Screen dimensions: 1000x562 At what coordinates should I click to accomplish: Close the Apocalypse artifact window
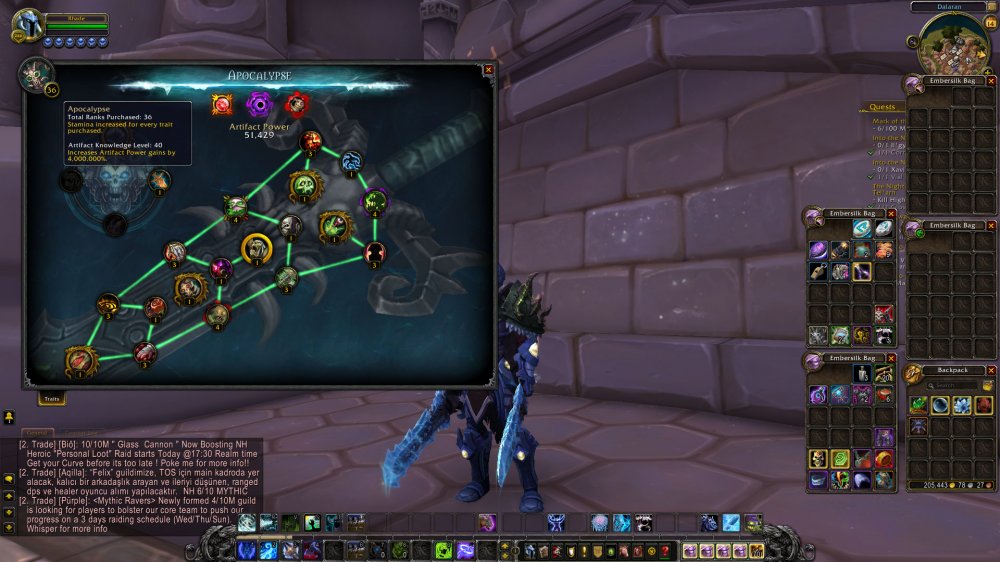[x=488, y=70]
